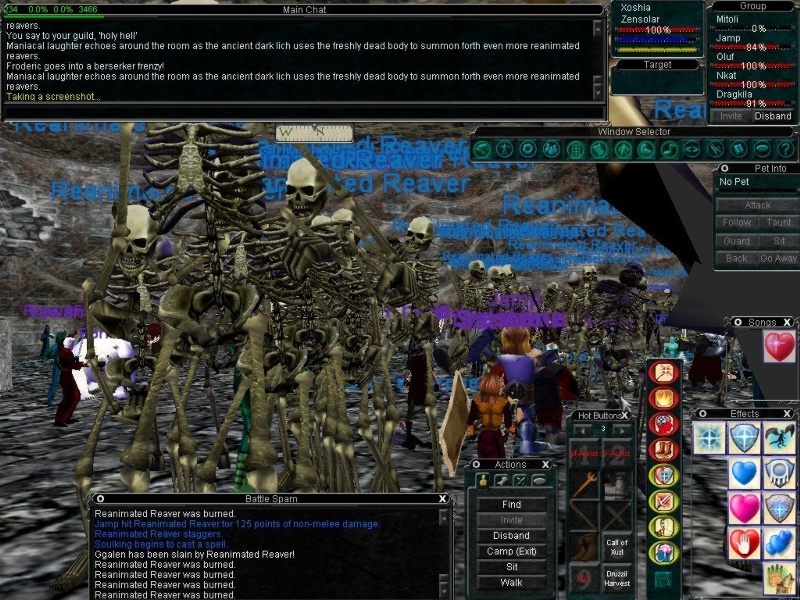This screenshot has height=600, width=800.
Task: Close the Actions window
Action: pos(546,464)
